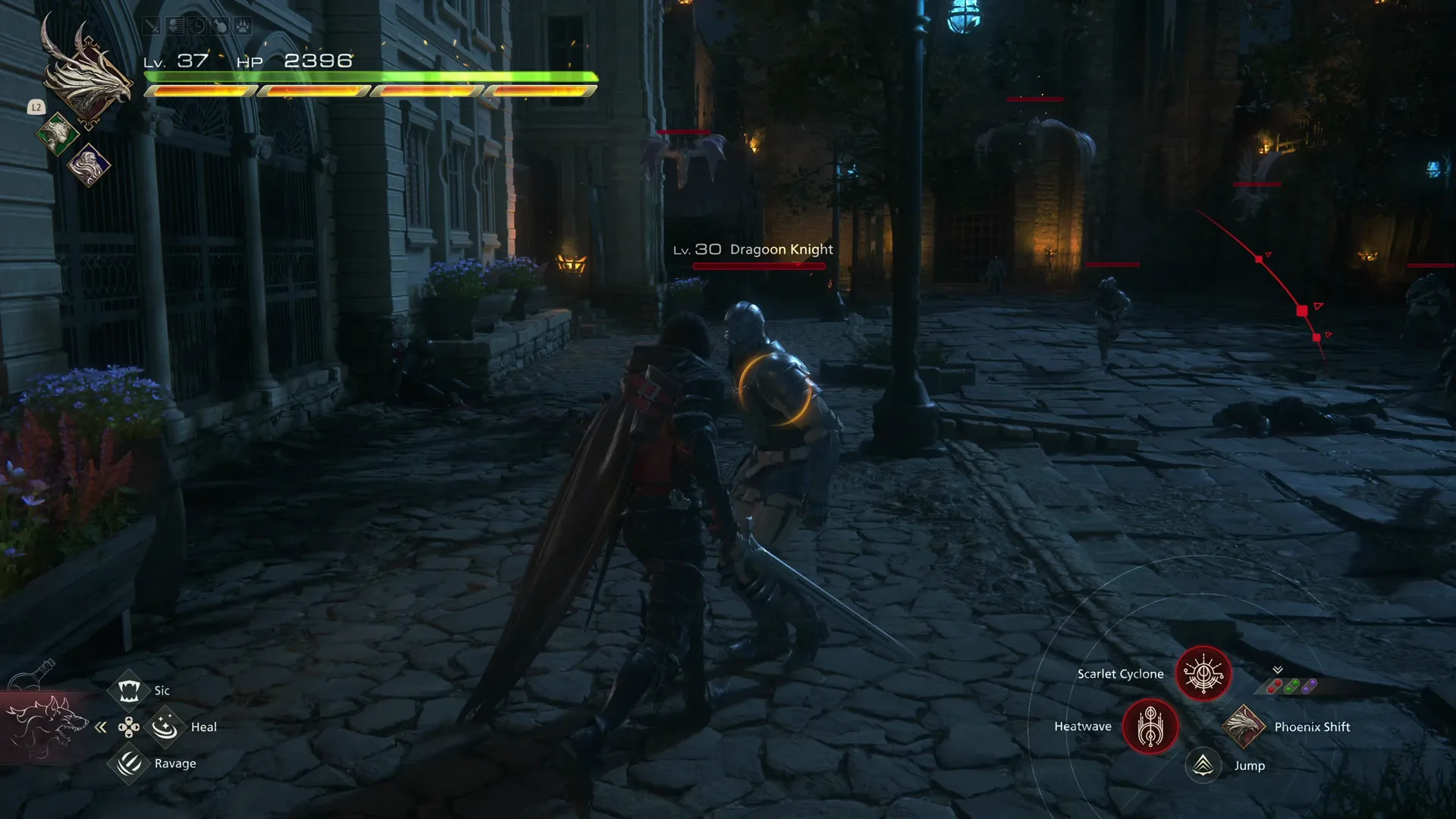Click the Jump ability icon
The height and width of the screenshot is (819, 1456).
coord(1204,765)
